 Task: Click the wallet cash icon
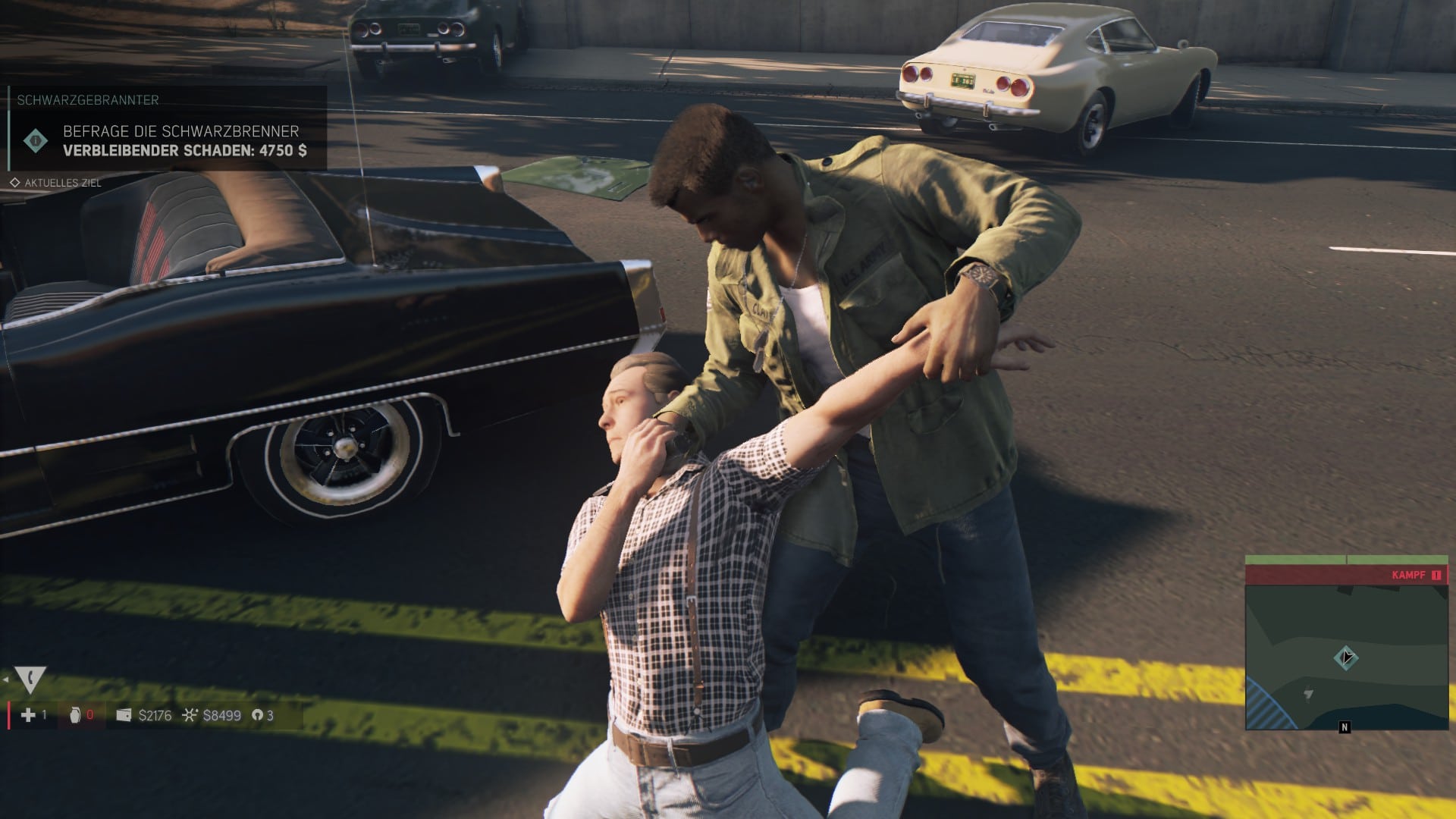pos(124,715)
